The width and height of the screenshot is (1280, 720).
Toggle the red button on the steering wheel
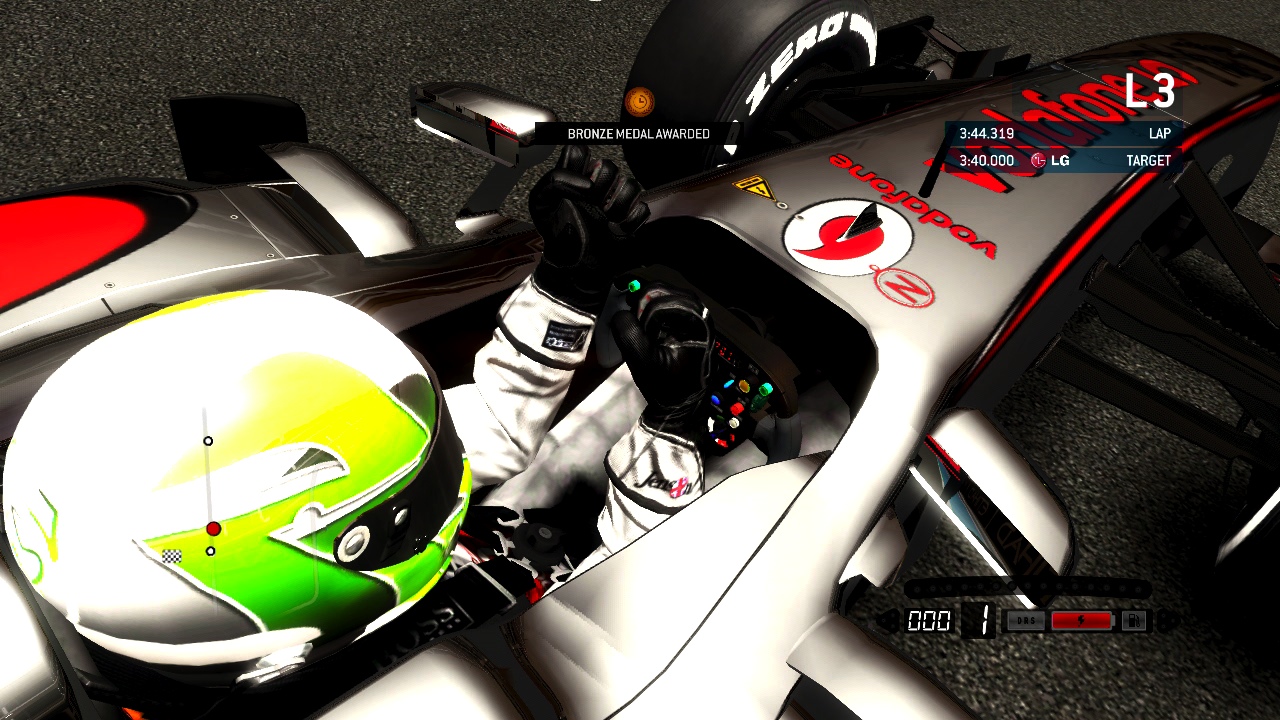coord(737,407)
